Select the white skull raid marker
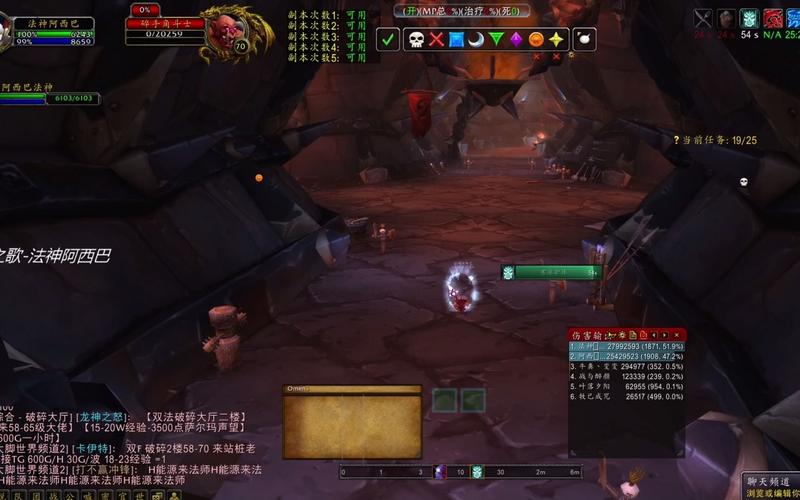This screenshot has height=500, width=800. pyautogui.click(x=414, y=40)
